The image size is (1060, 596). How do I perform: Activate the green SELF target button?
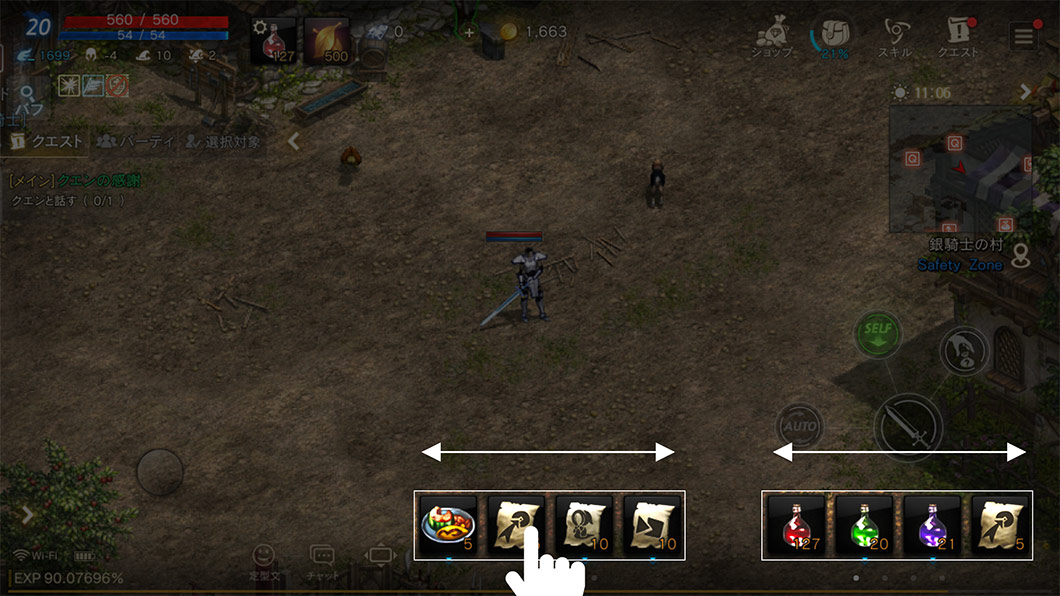coord(878,333)
